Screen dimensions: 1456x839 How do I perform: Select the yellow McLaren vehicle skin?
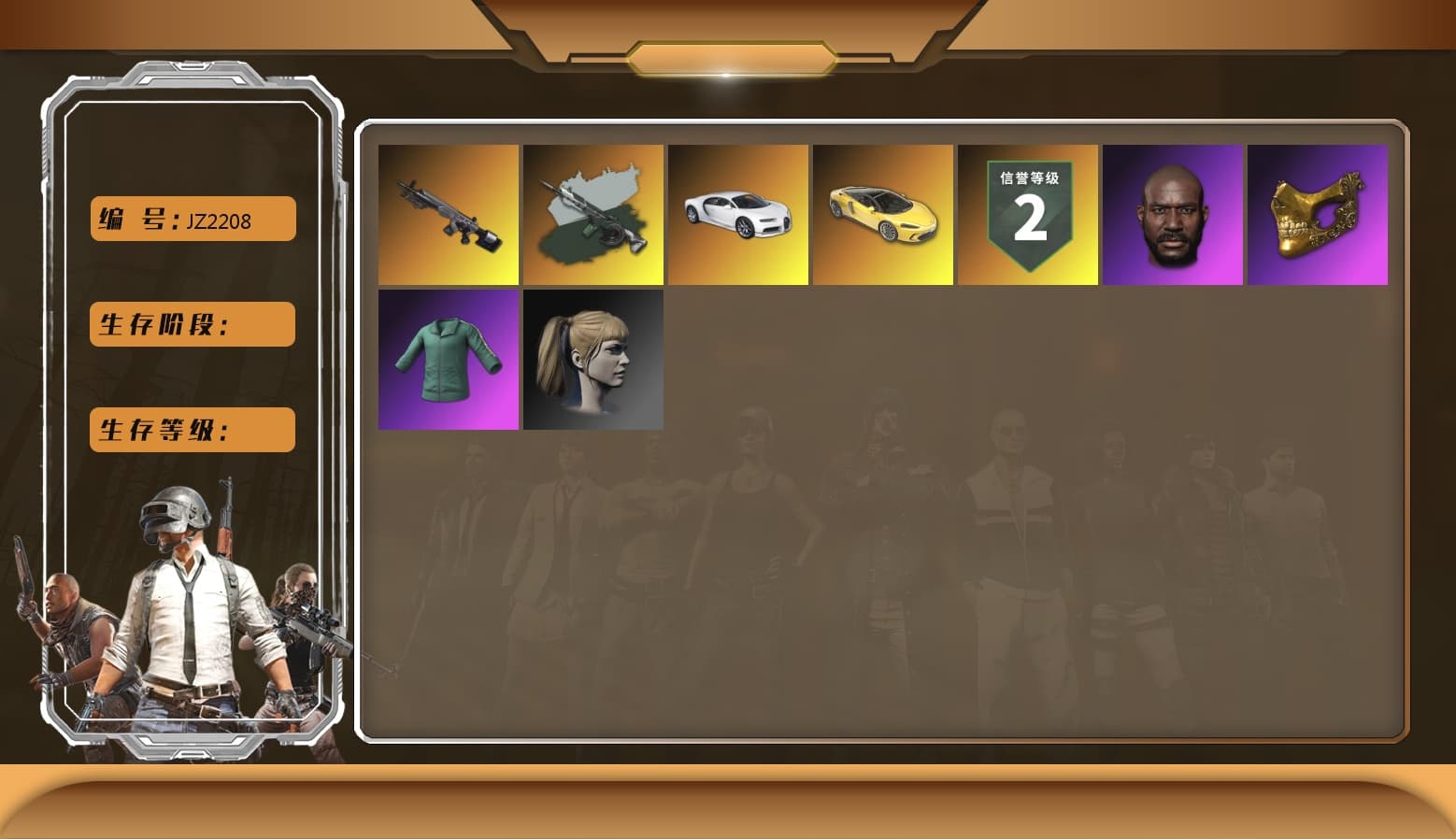pyautogui.click(x=883, y=215)
